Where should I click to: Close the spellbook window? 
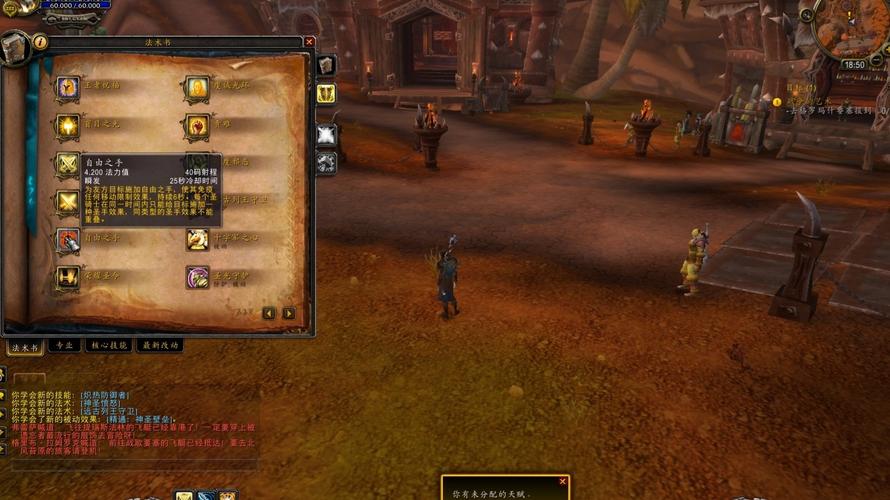click(309, 42)
